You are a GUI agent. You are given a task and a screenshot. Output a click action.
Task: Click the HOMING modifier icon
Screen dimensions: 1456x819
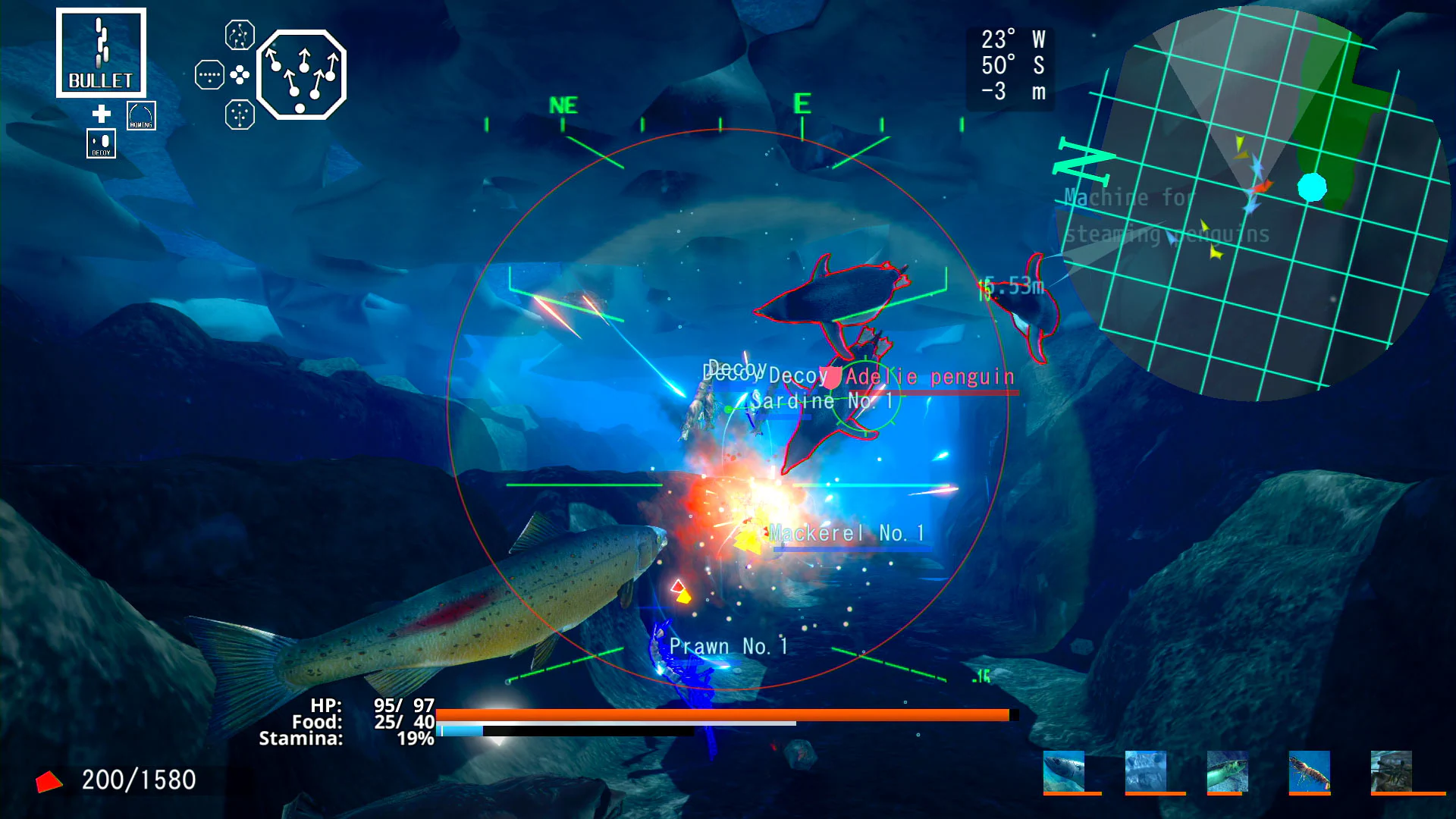(x=141, y=115)
